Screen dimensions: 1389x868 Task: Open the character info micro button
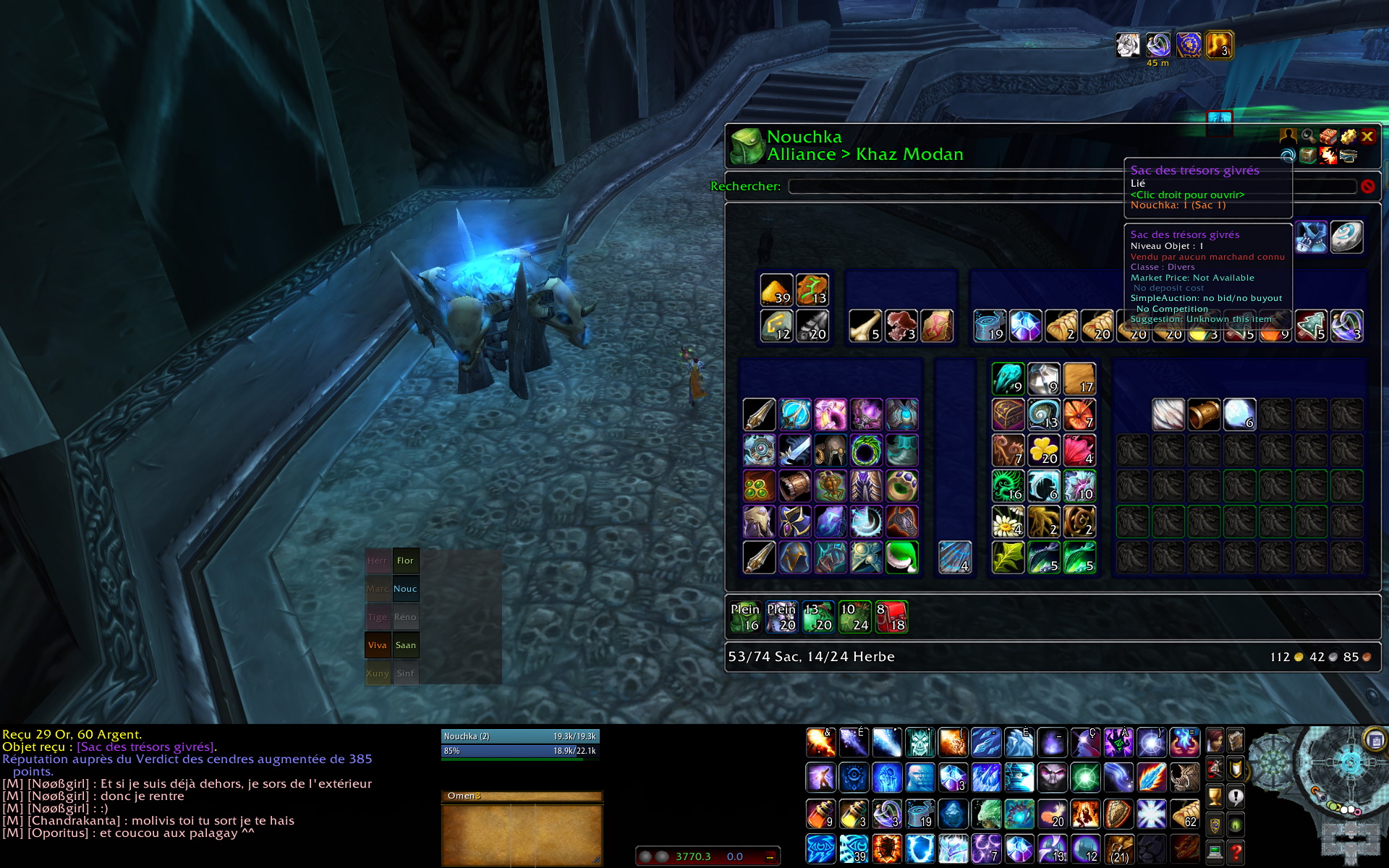point(1215,741)
